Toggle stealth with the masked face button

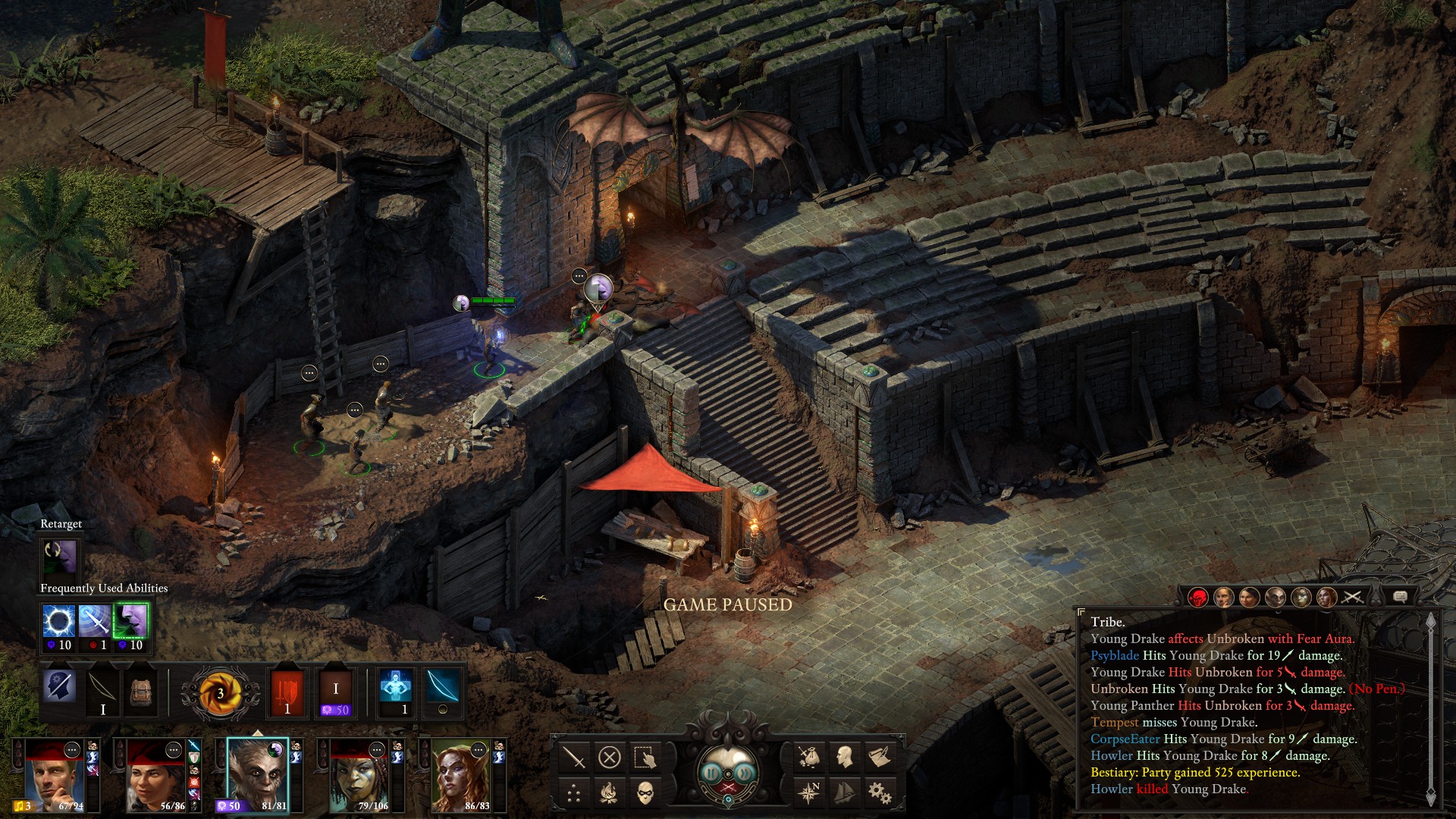[x=645, y=792]
